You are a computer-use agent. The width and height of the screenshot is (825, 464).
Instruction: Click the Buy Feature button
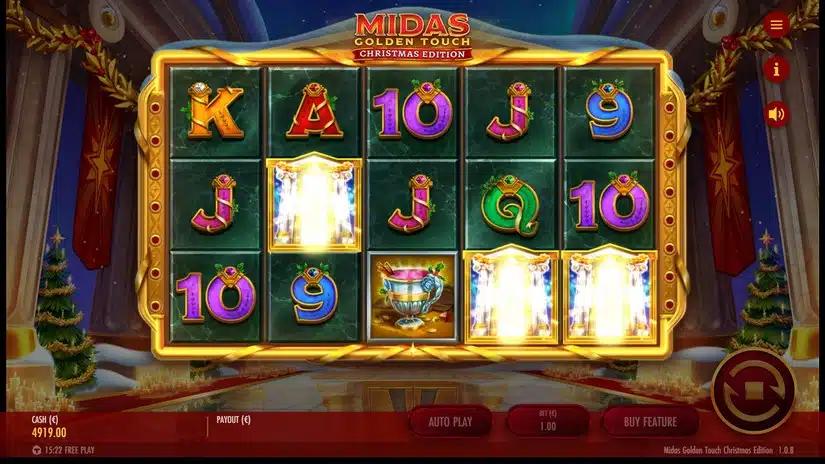tap(650, 421)
